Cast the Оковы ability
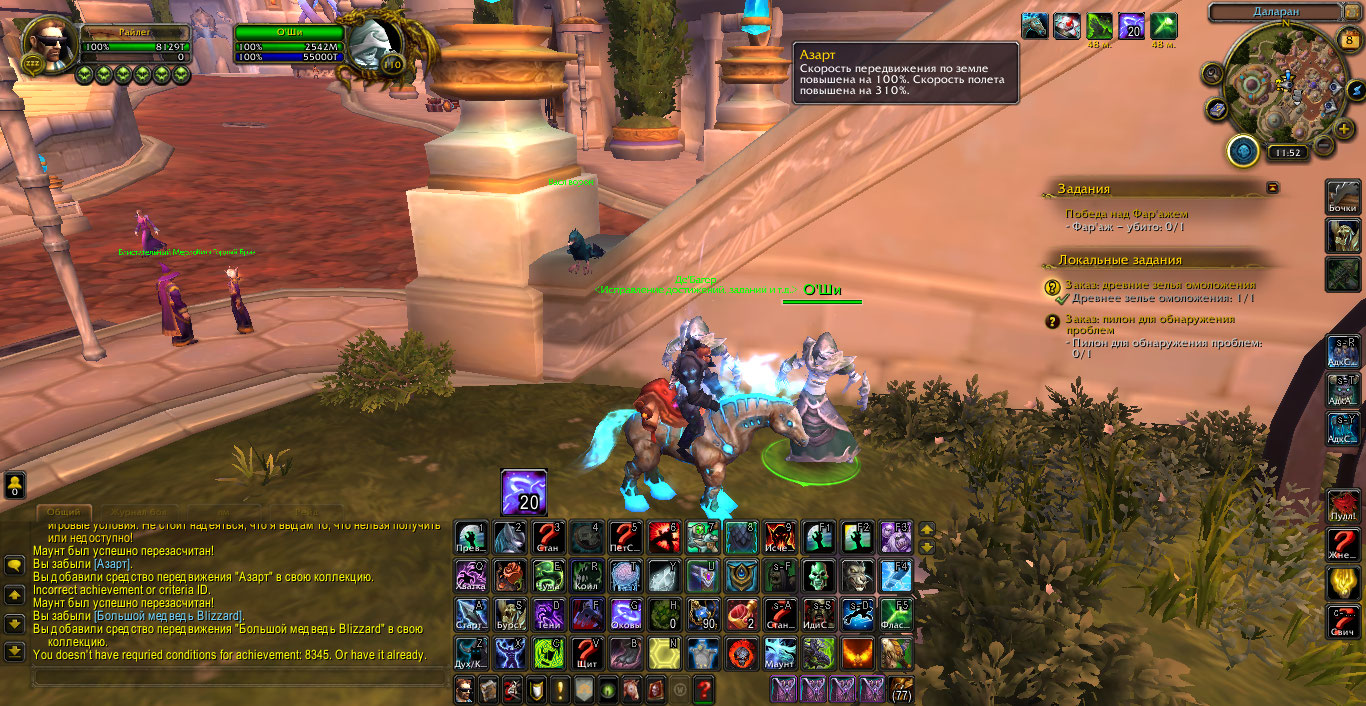 (x=626, y=615)
